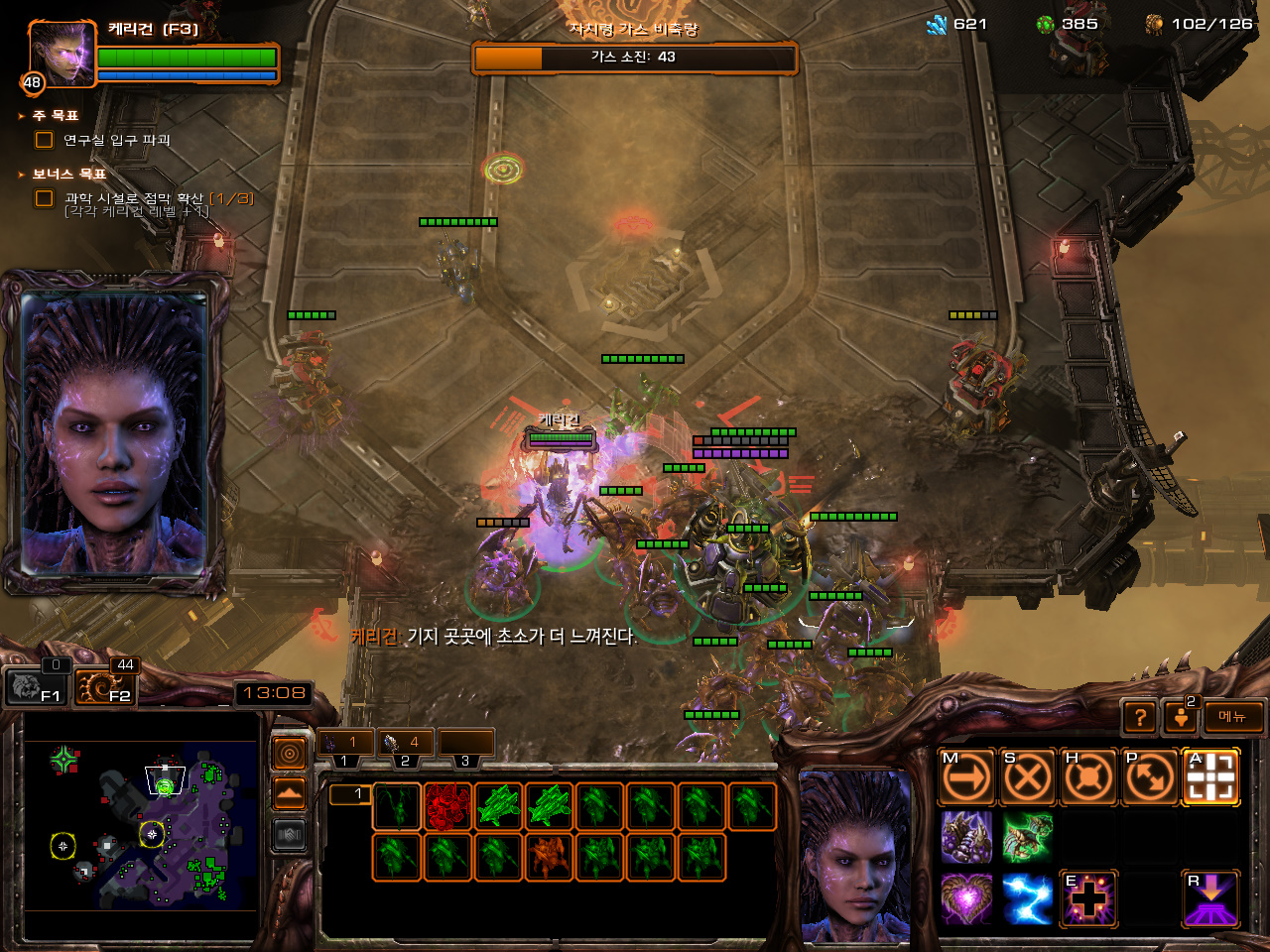Viewport: 1270px width, 952px height.
Task: Select the Patrol command button
Action: coord(1150,777)
